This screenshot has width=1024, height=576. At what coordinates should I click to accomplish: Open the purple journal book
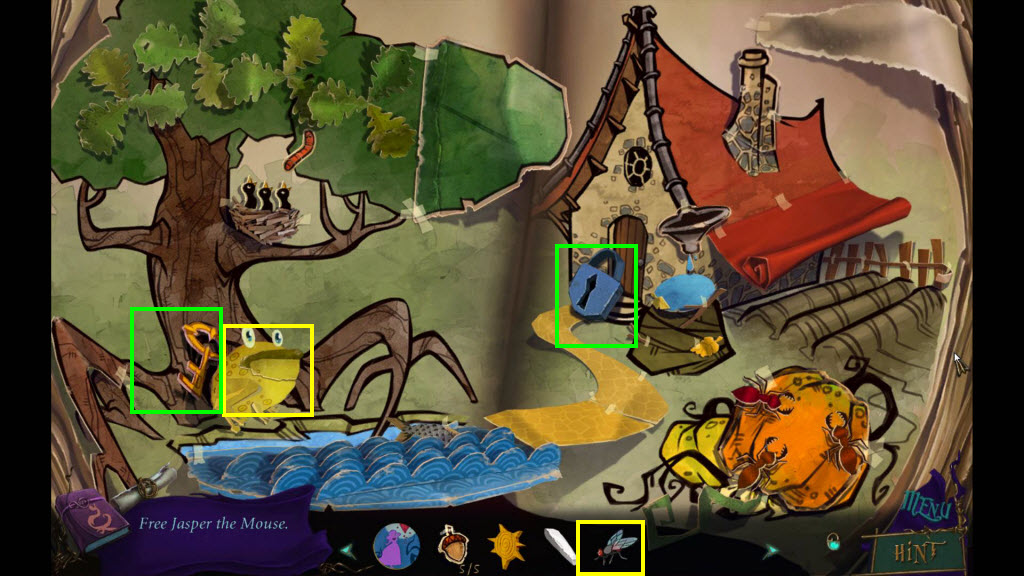[x=90, y=520]
